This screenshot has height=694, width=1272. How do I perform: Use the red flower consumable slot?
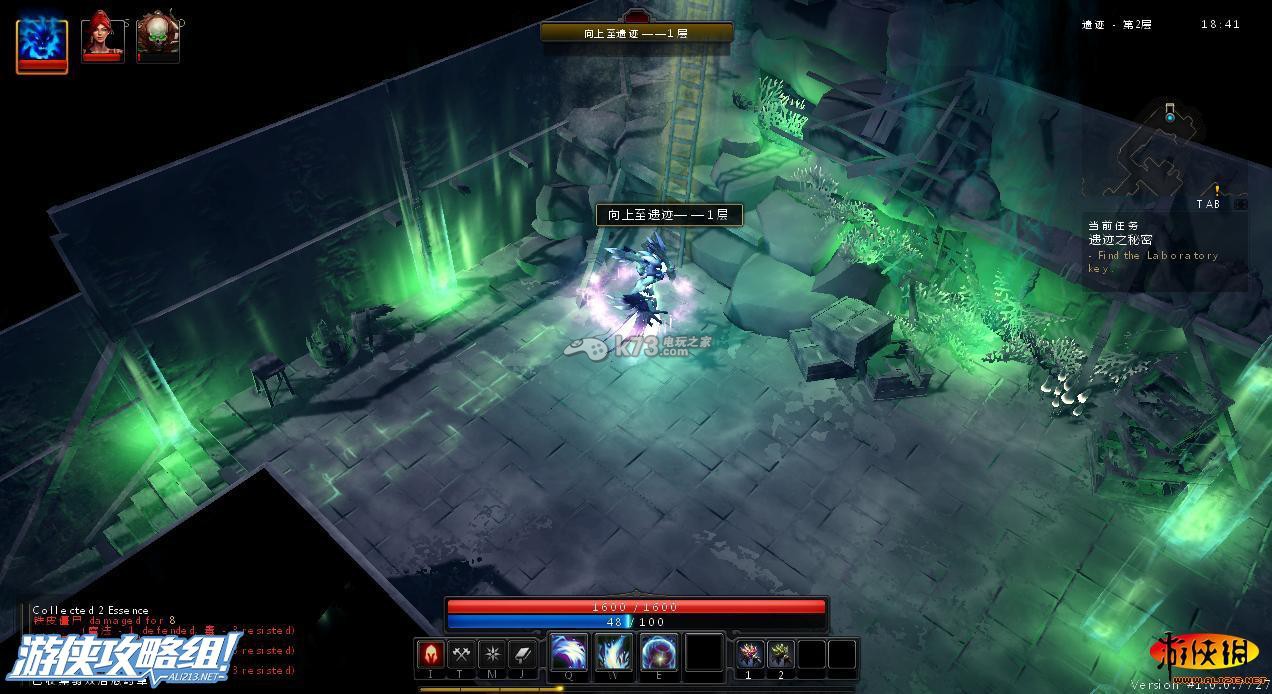click(749, 655)
